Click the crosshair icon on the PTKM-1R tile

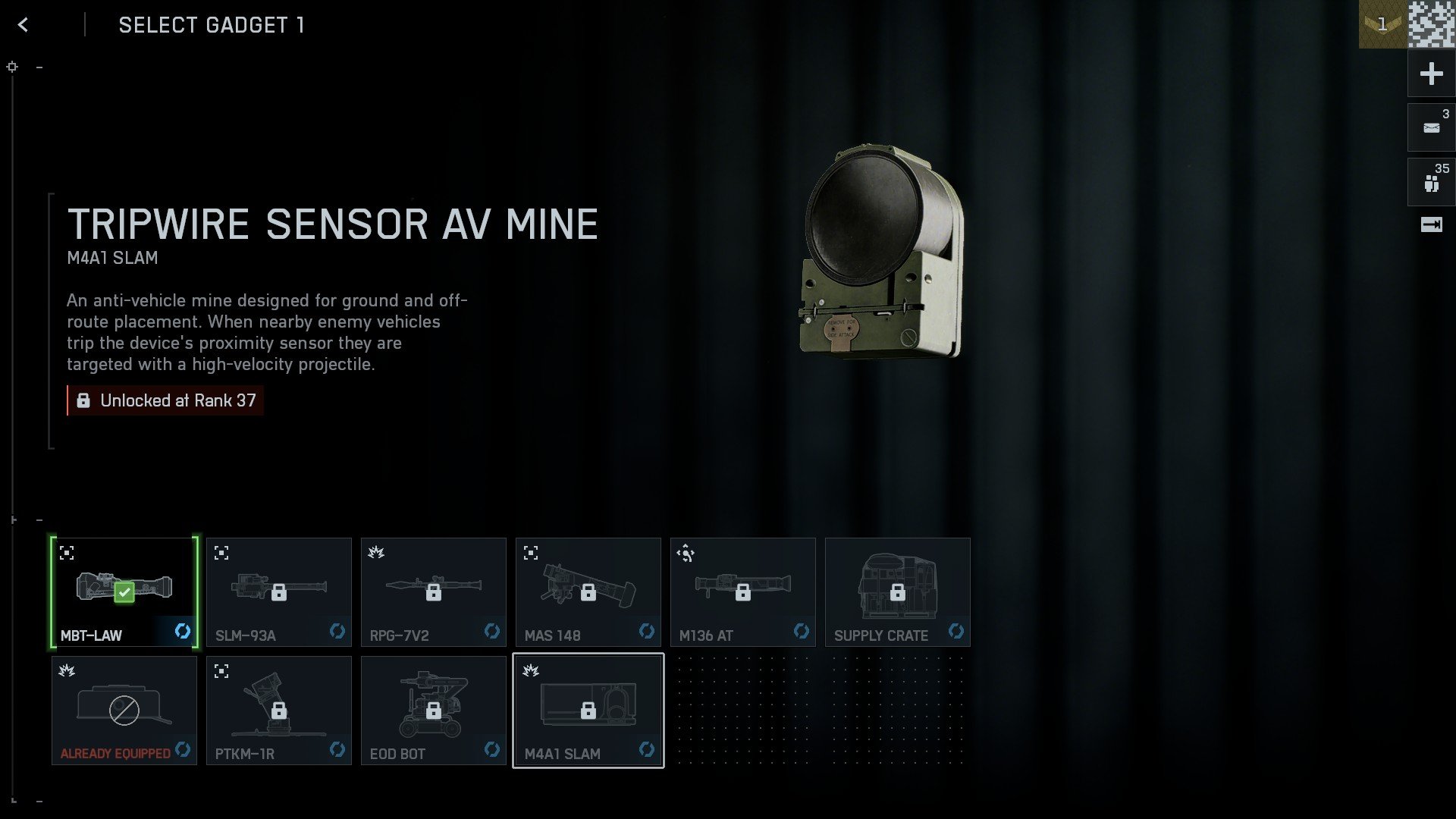point(221,672)
